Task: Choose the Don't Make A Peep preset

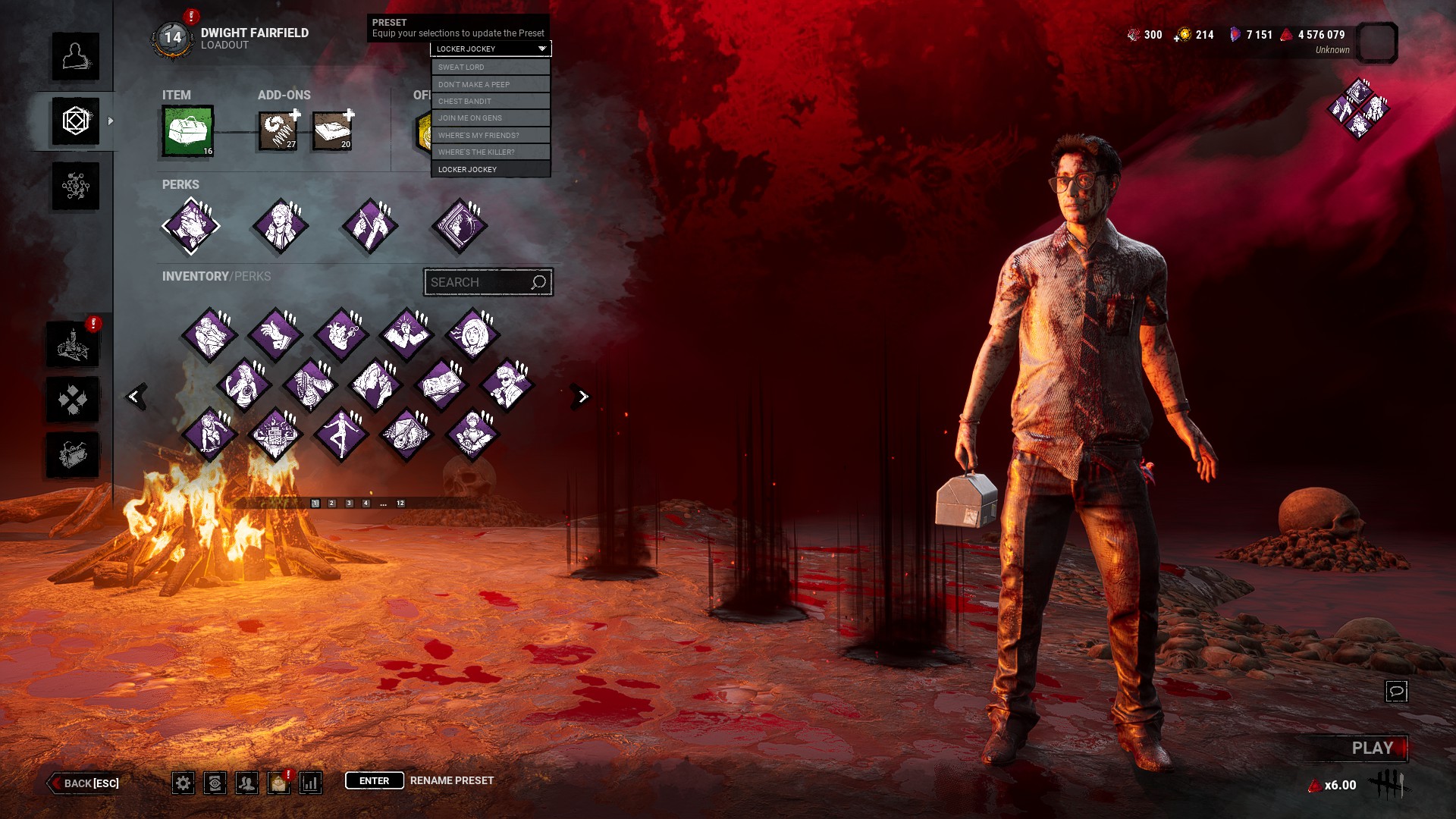Action: tap(491, 84)
